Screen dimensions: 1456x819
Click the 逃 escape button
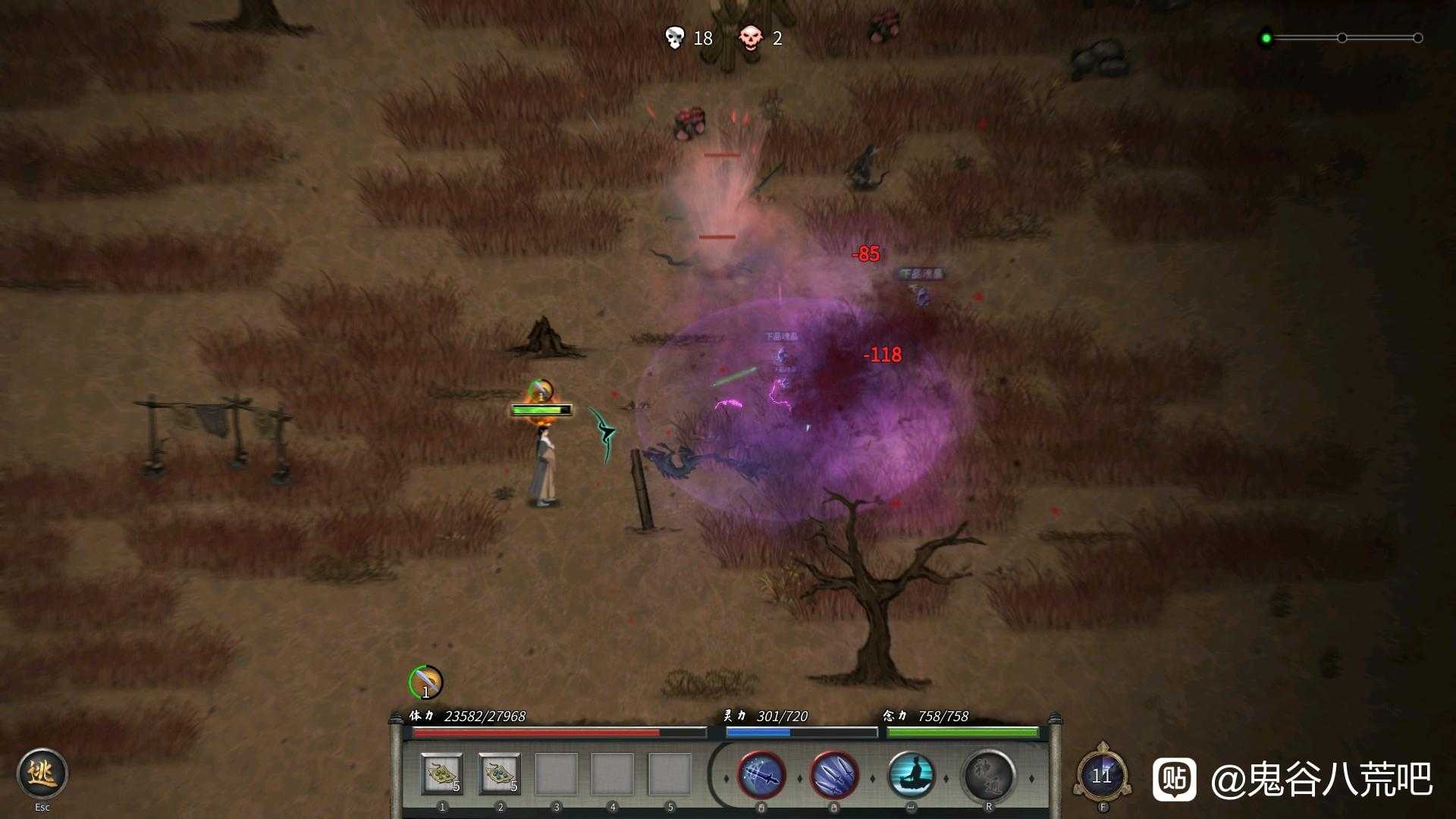[x=42, y=773]
